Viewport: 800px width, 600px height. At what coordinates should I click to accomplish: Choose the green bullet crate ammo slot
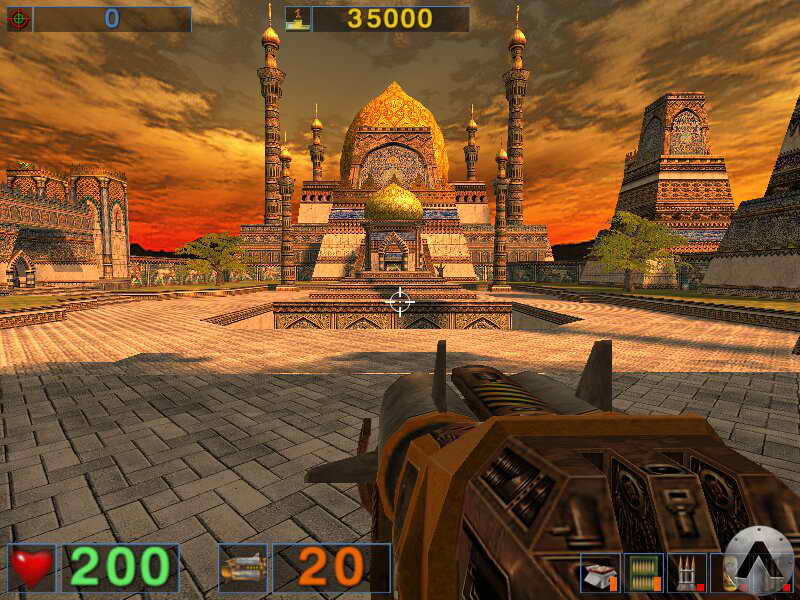[644, 573]
